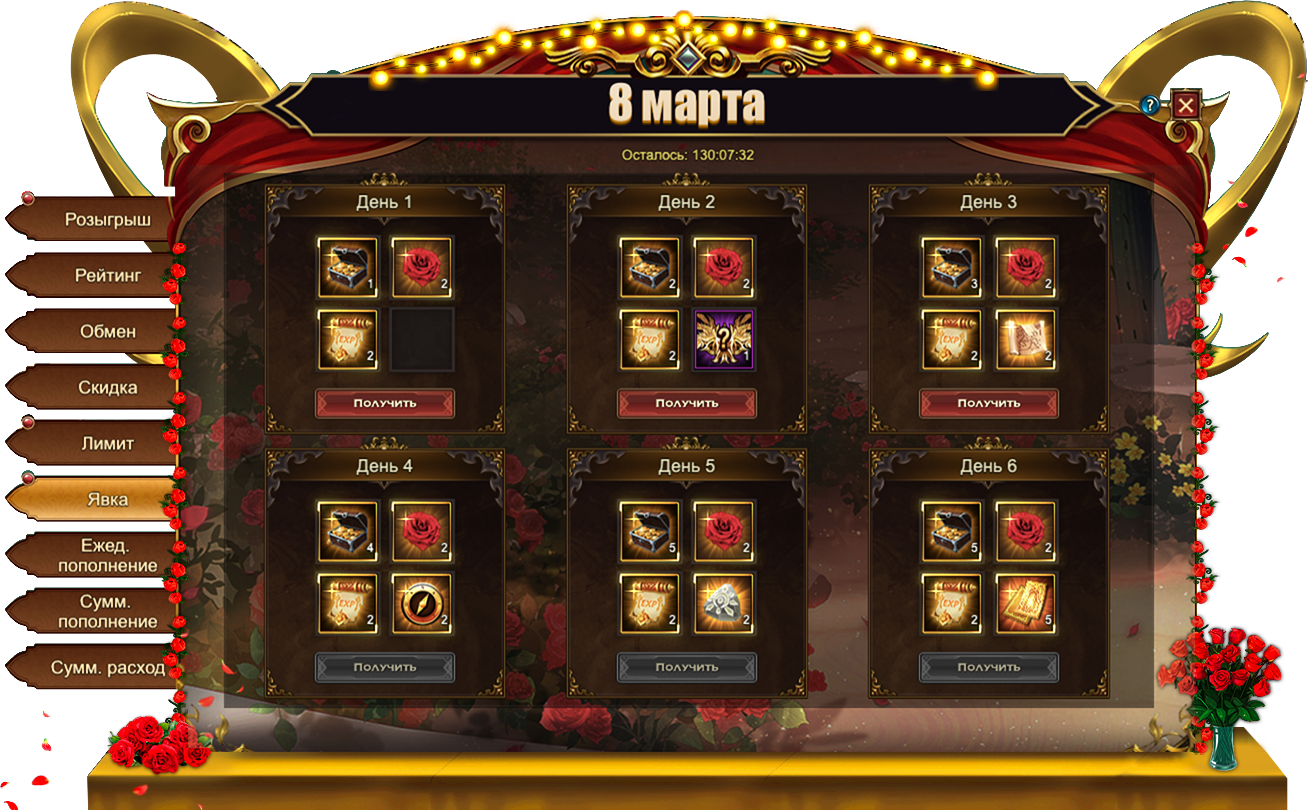This screenshot has height=810, width=1308.
Task: Open the Рейтинг tab
Action: [107, 275]
